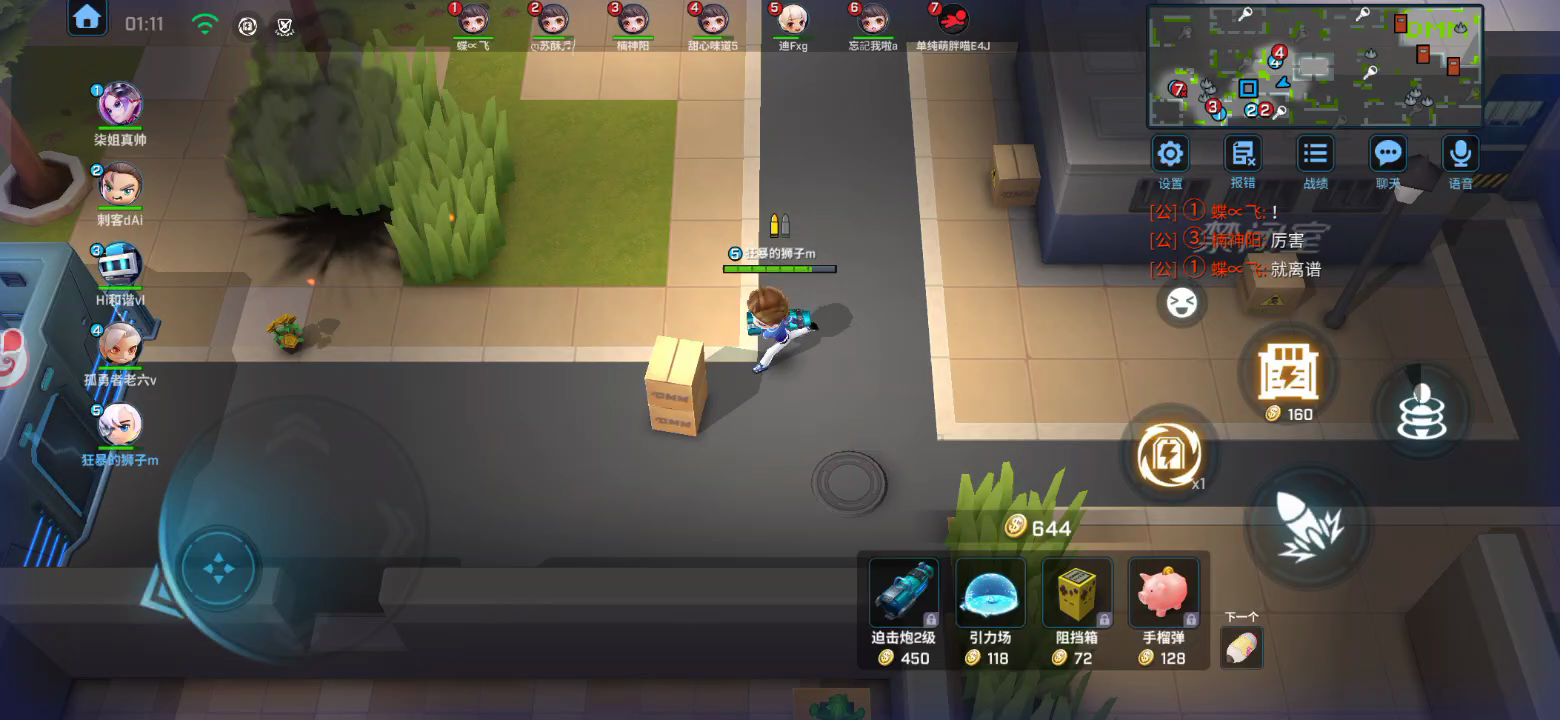Open the minimap
1560x720 pixels.
[x=1314, y=66]
